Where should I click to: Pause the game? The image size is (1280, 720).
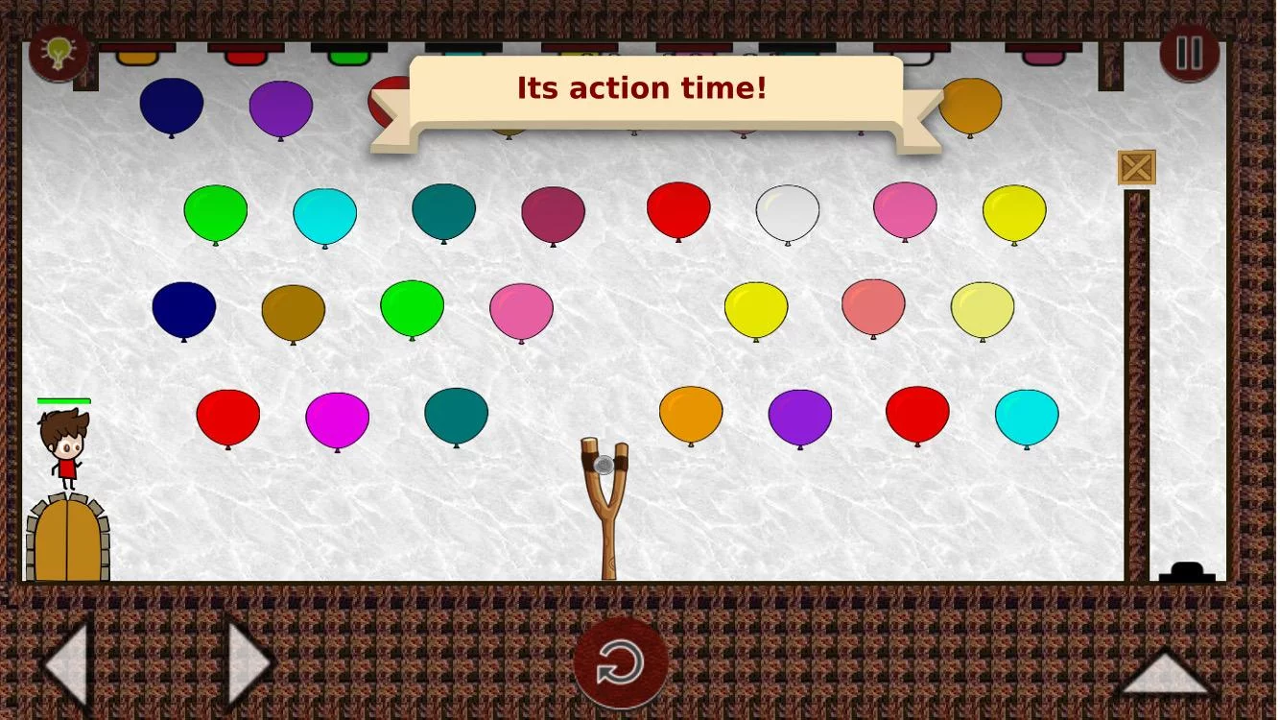coord(1190,52)
